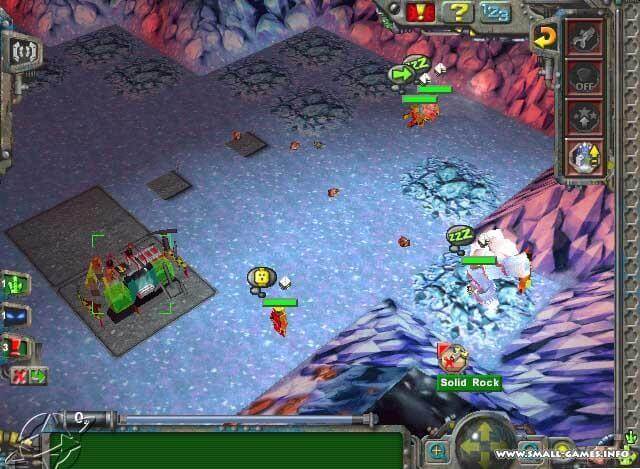The width and height of the screenshot is (640, 469).
Task: Select the Rock Raider with the yellow face bubble
Action: pyautogui.click(x=262, y=276)
